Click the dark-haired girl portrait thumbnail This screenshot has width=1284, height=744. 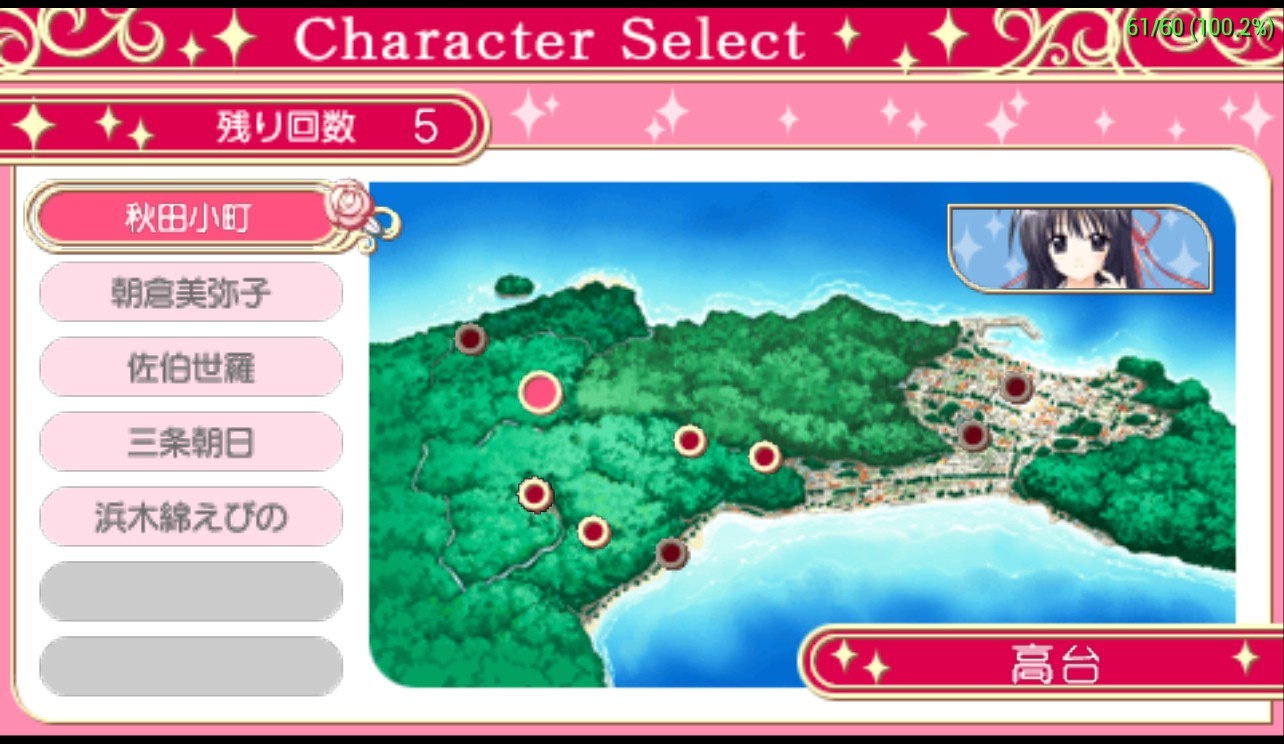(1078, 248)
